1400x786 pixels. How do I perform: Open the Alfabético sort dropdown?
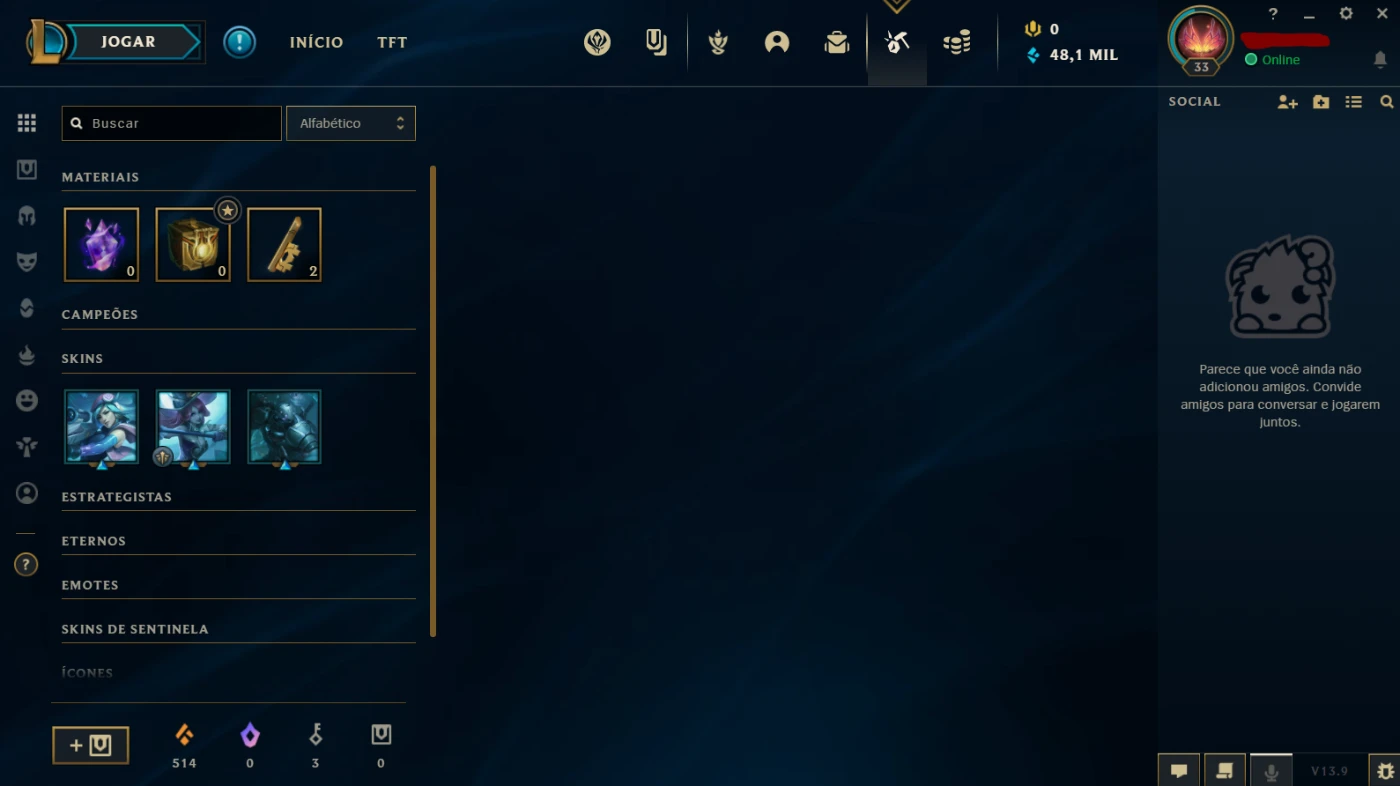350,122
